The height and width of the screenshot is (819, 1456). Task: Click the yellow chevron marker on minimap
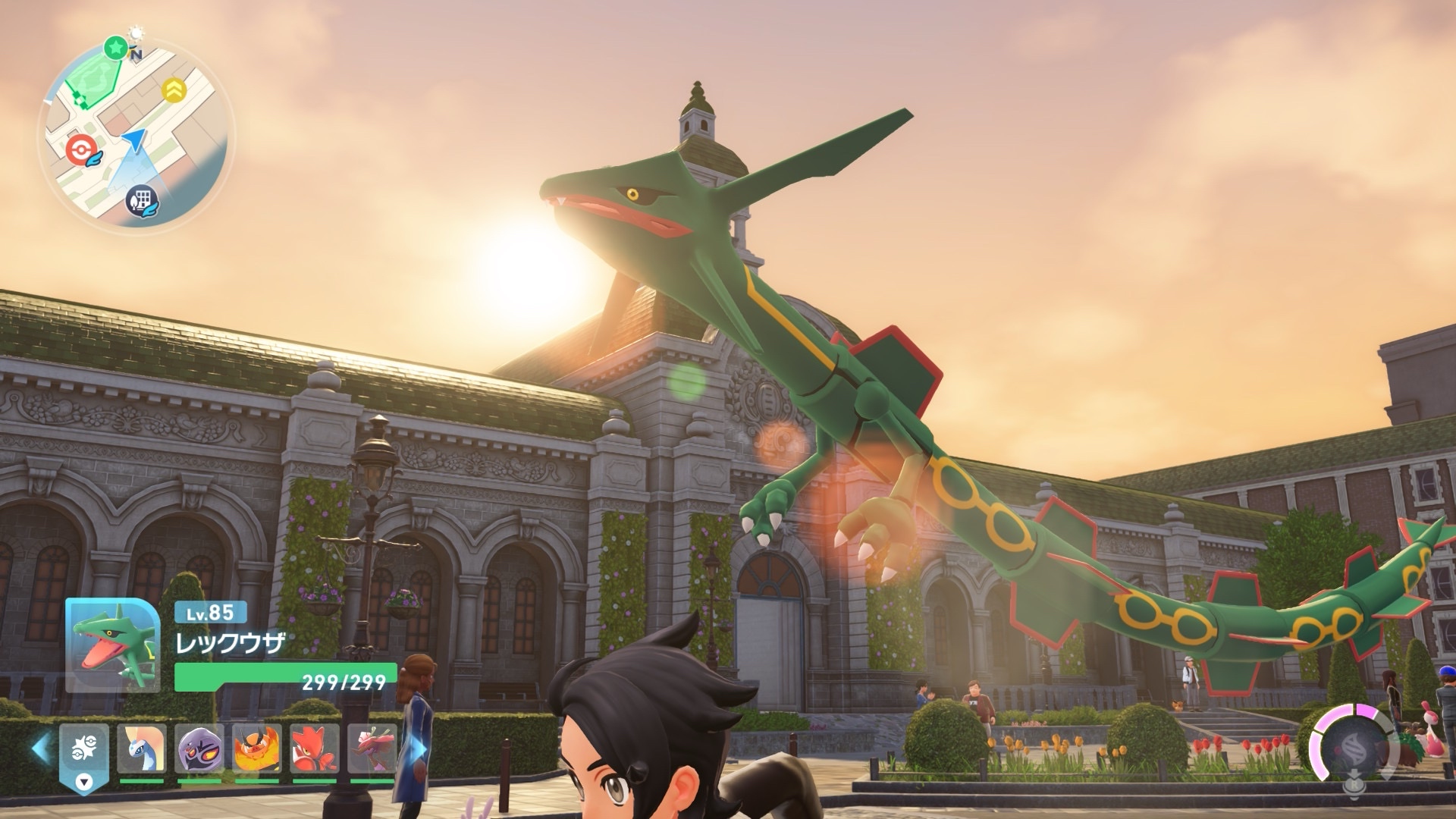click(174, 91)
